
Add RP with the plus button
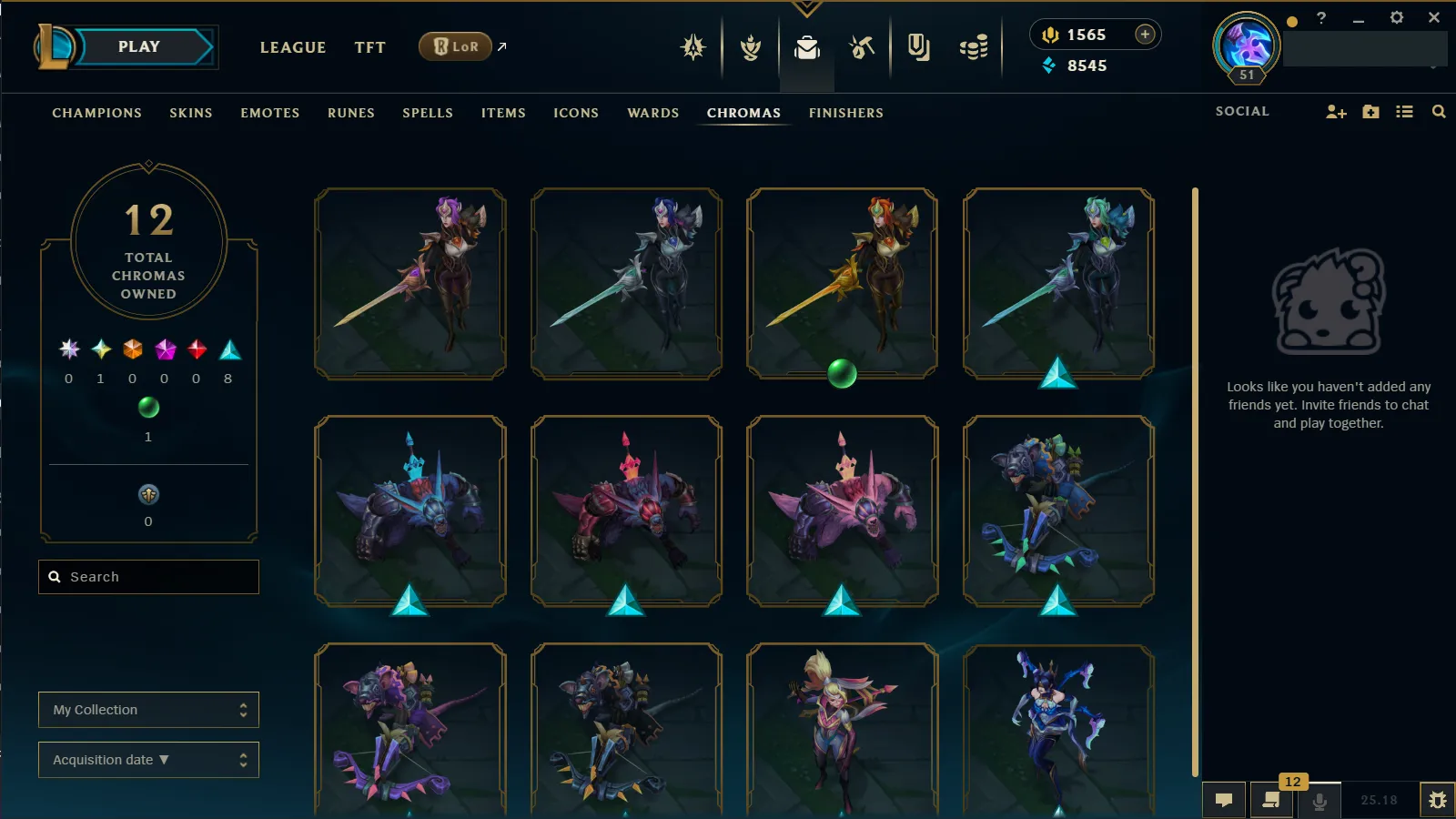pyautogui.click(x=1145, y=35)
